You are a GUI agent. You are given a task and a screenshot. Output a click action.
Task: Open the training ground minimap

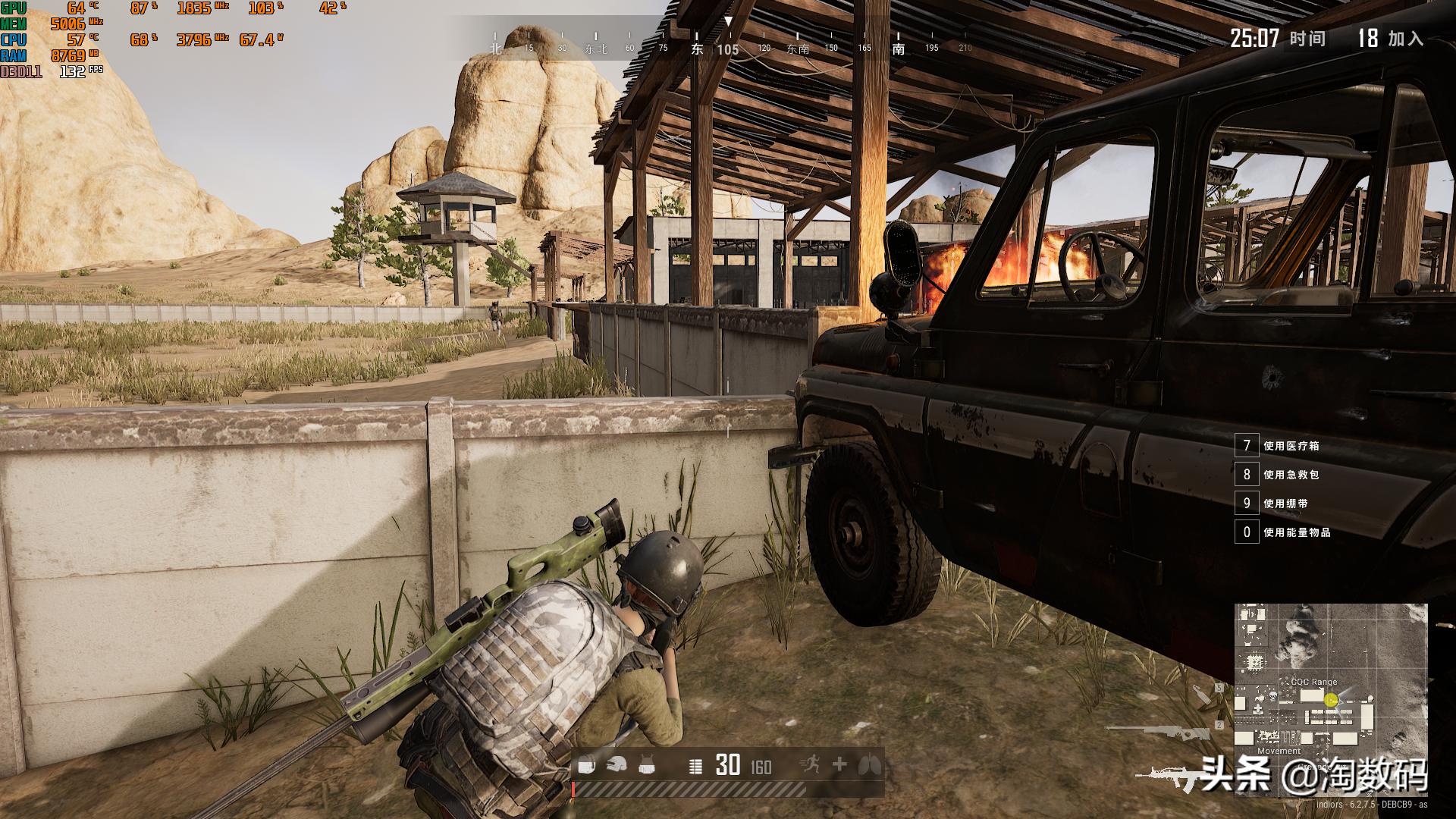pyautogui.click(x=1330, y=699)
